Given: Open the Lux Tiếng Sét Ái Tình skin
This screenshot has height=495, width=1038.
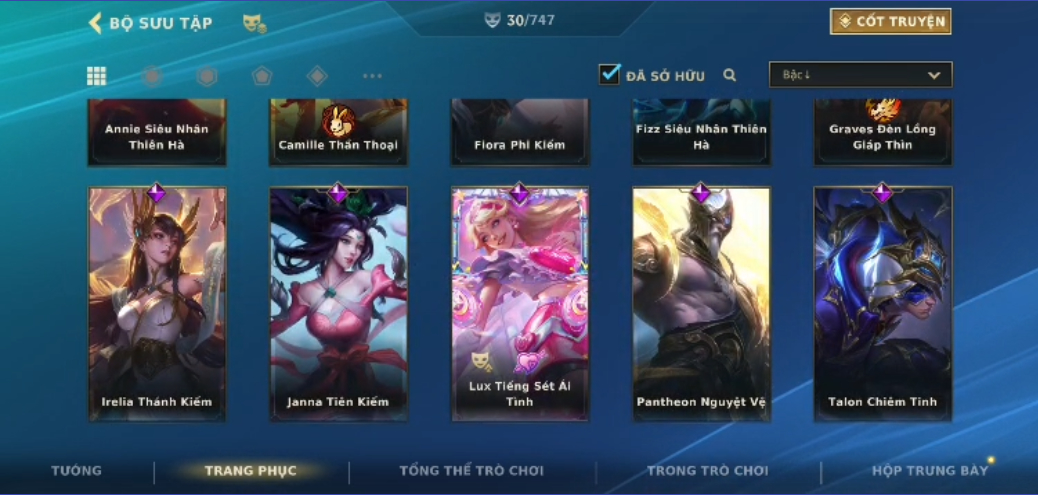Looking at the screenshot, I should (x=519, y=304).
